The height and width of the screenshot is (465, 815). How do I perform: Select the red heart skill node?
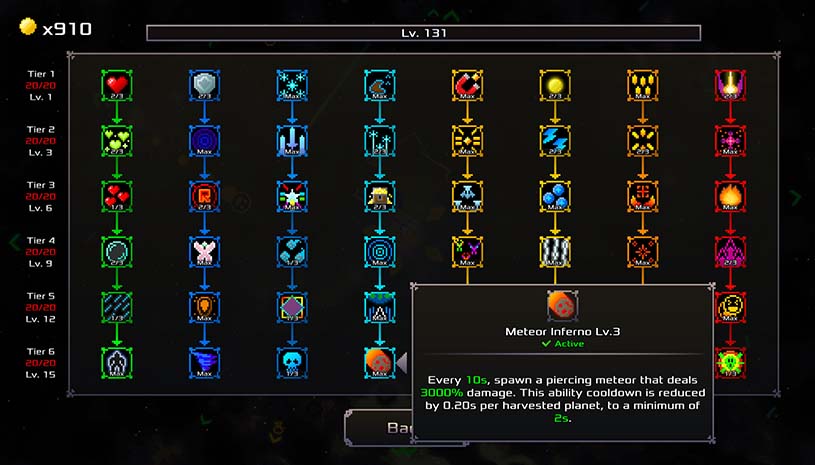click(x=117, y=84)
